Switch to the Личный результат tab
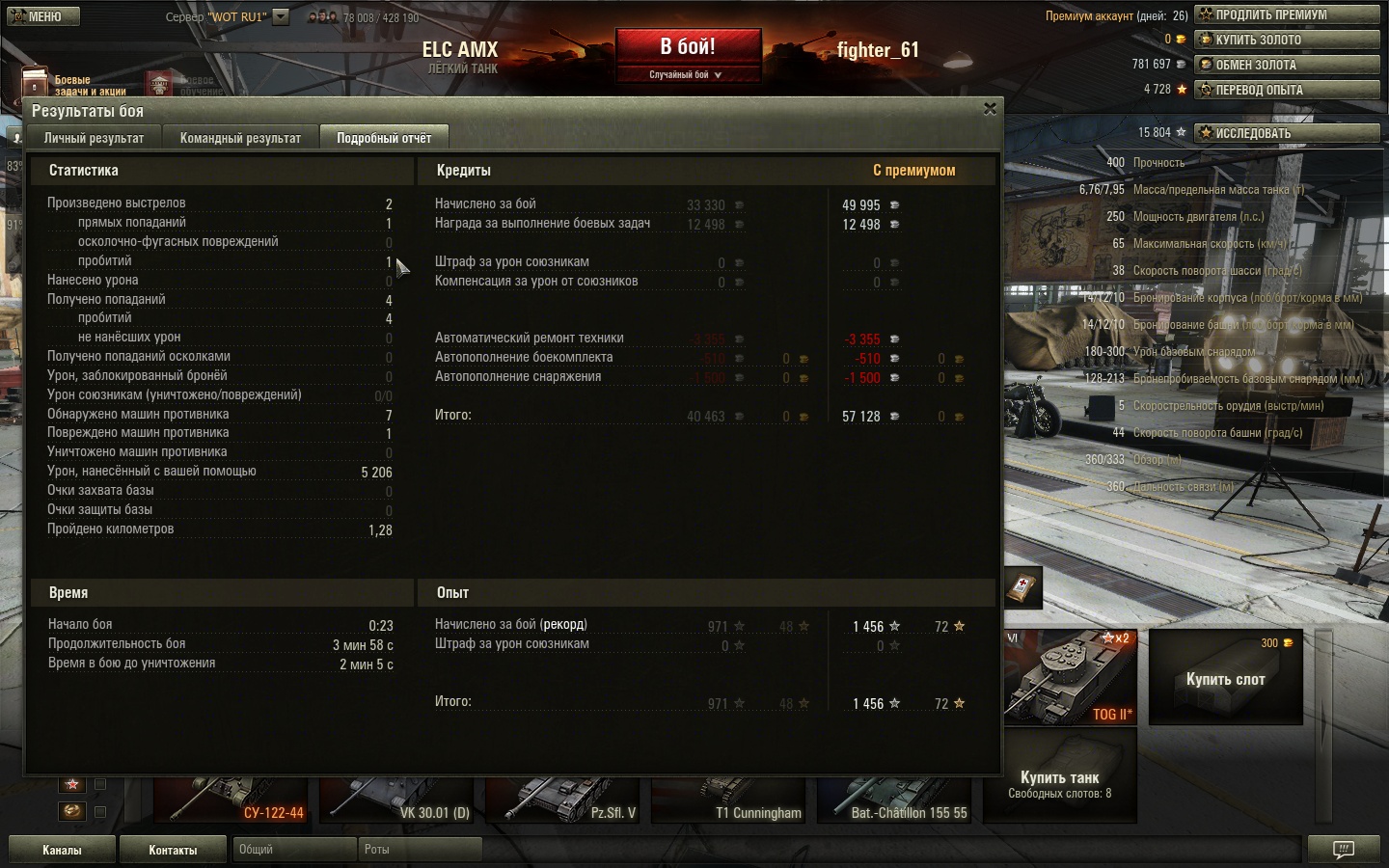The width and height of the screenshot is (1389, 868). click(x=94, y=138)
